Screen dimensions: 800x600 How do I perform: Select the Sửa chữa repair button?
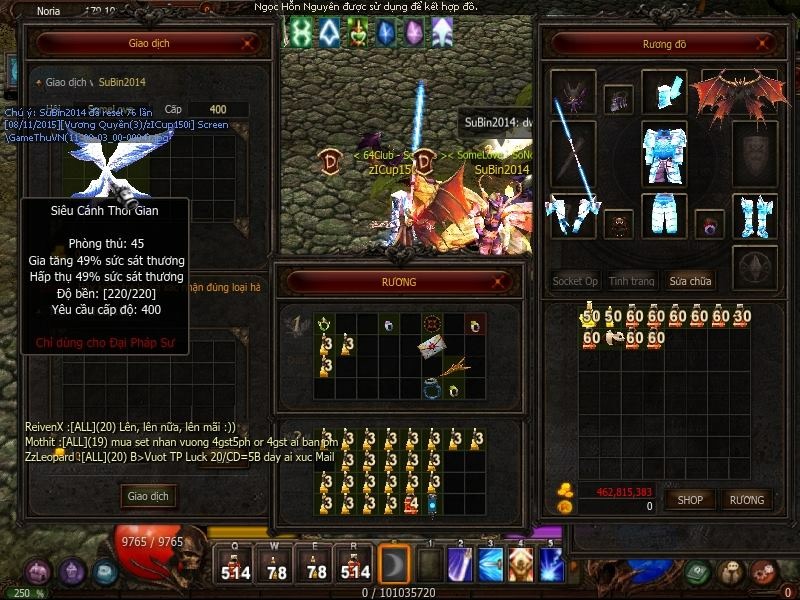click(691, 281)
